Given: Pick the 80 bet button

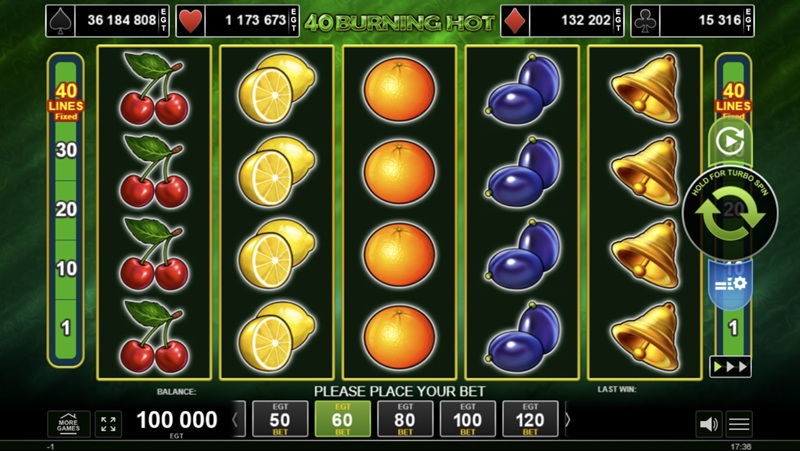Looking at the screenshot, I should [405, 421].
